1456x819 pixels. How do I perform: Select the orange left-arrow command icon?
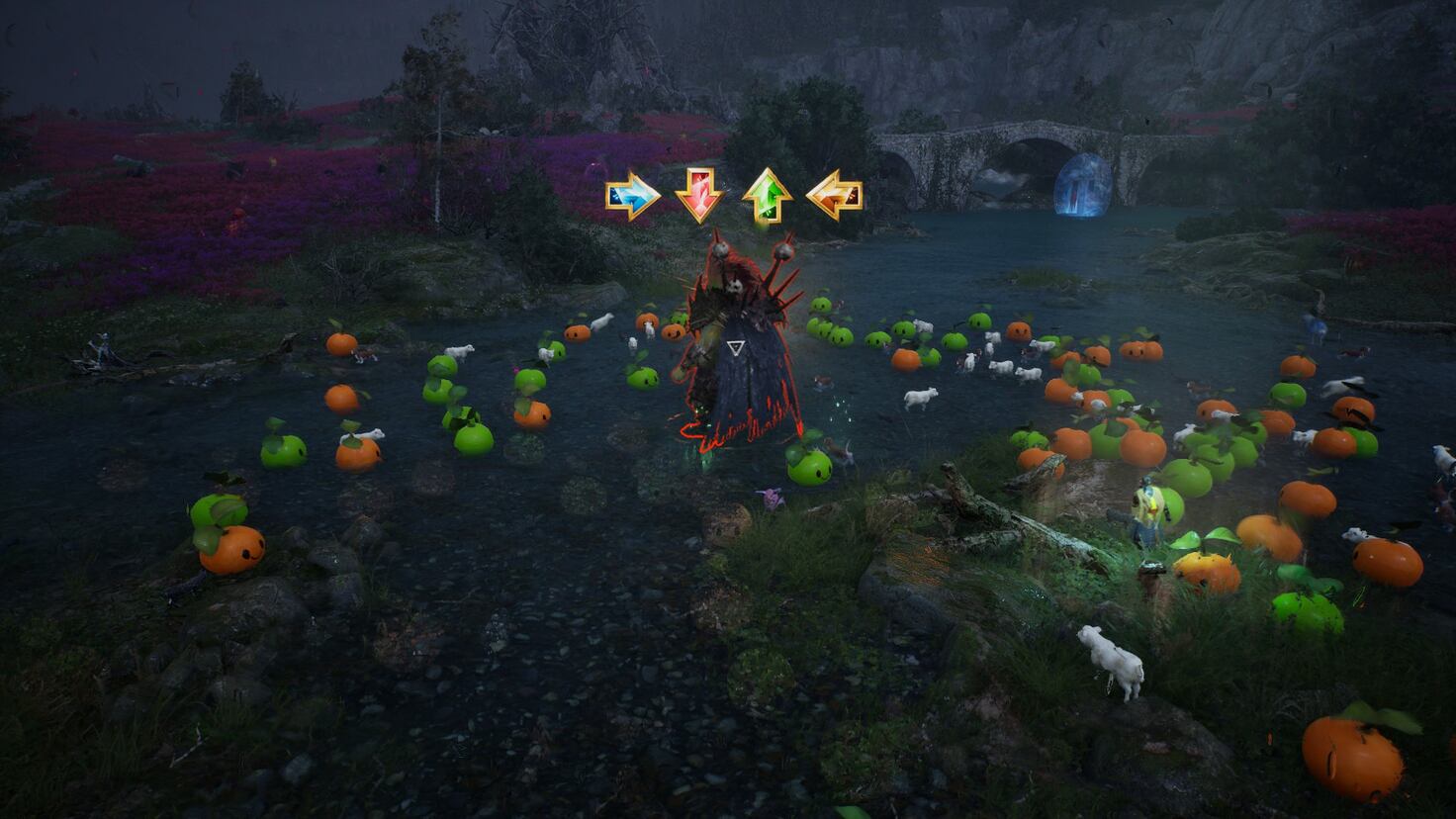836,194
